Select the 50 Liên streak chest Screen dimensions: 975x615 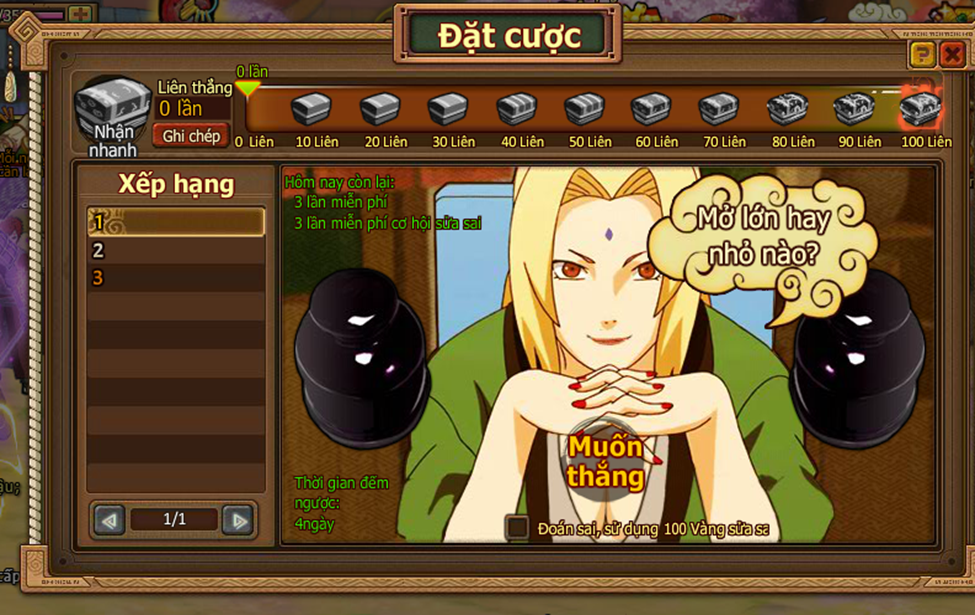[x=584, y=108]
